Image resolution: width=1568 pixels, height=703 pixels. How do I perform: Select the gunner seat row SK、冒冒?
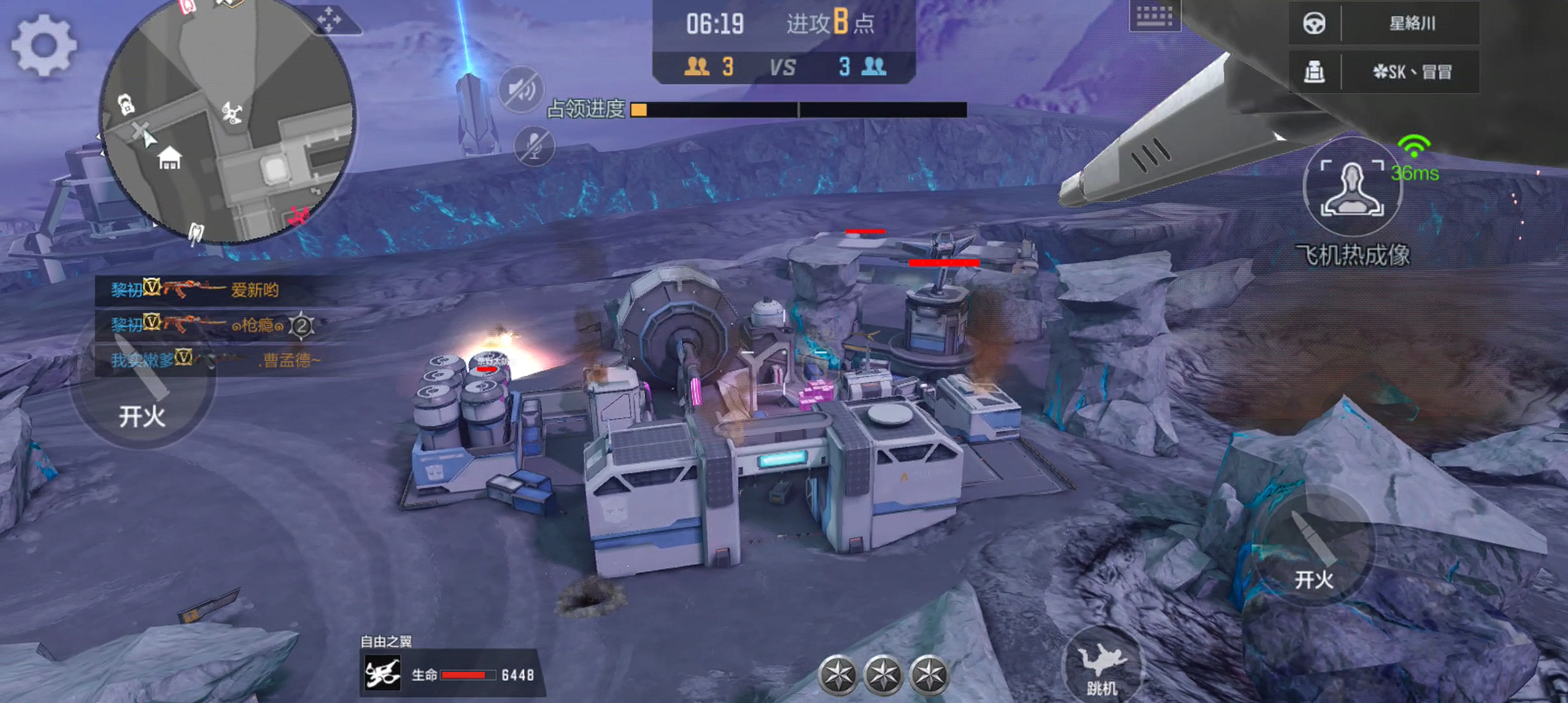point(1384,72)
